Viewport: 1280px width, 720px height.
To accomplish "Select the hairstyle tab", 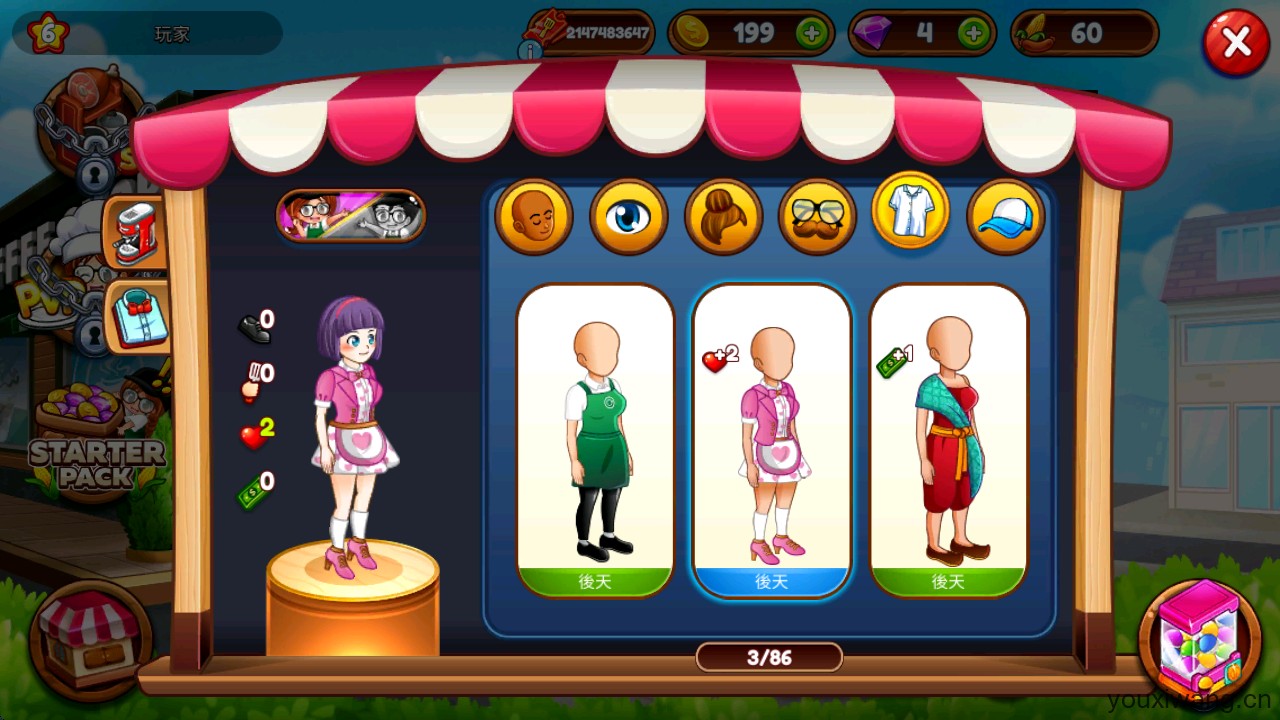I will (x=723, y=216).
